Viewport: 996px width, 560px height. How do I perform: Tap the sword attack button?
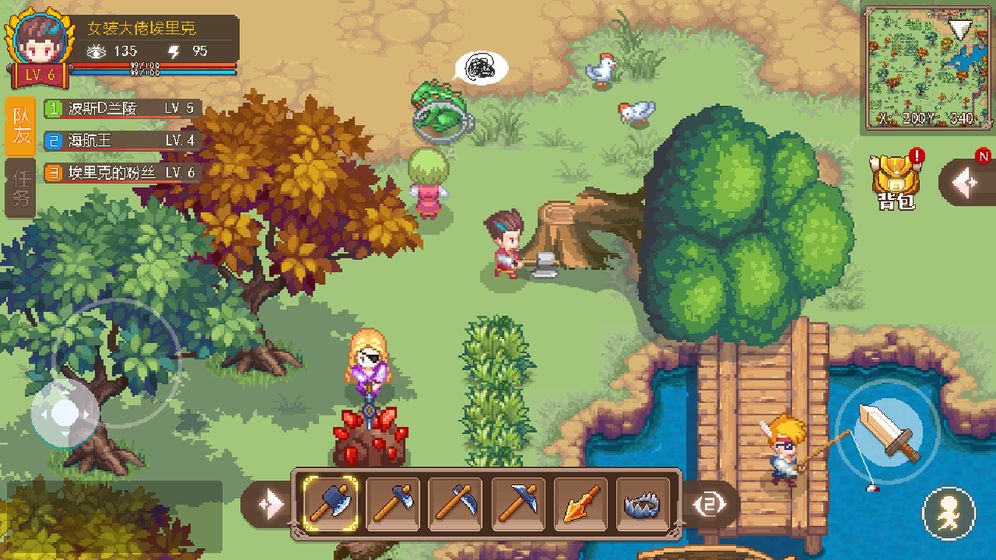click(887, 430)
